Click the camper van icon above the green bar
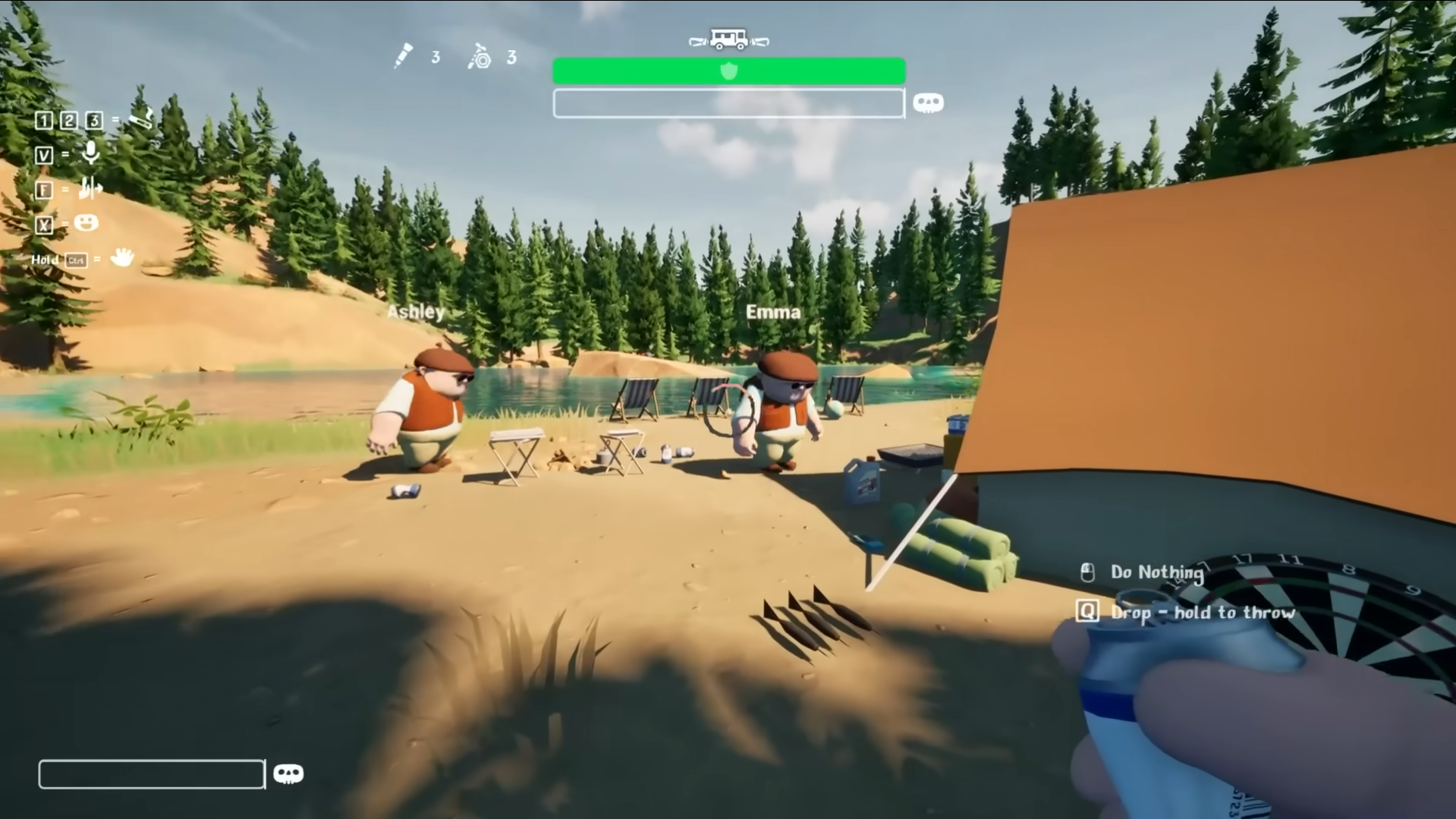Viewport: 1456px width, 819px height. 728,39
